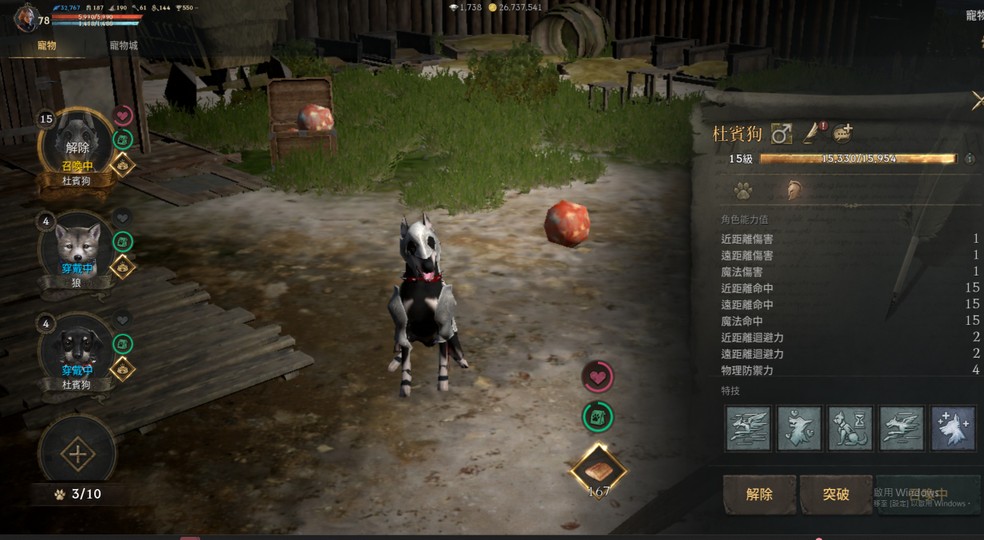Viewport: 984px width, 540px height.
Task: Use the pet food item showing 167
Action: (598, 471)
